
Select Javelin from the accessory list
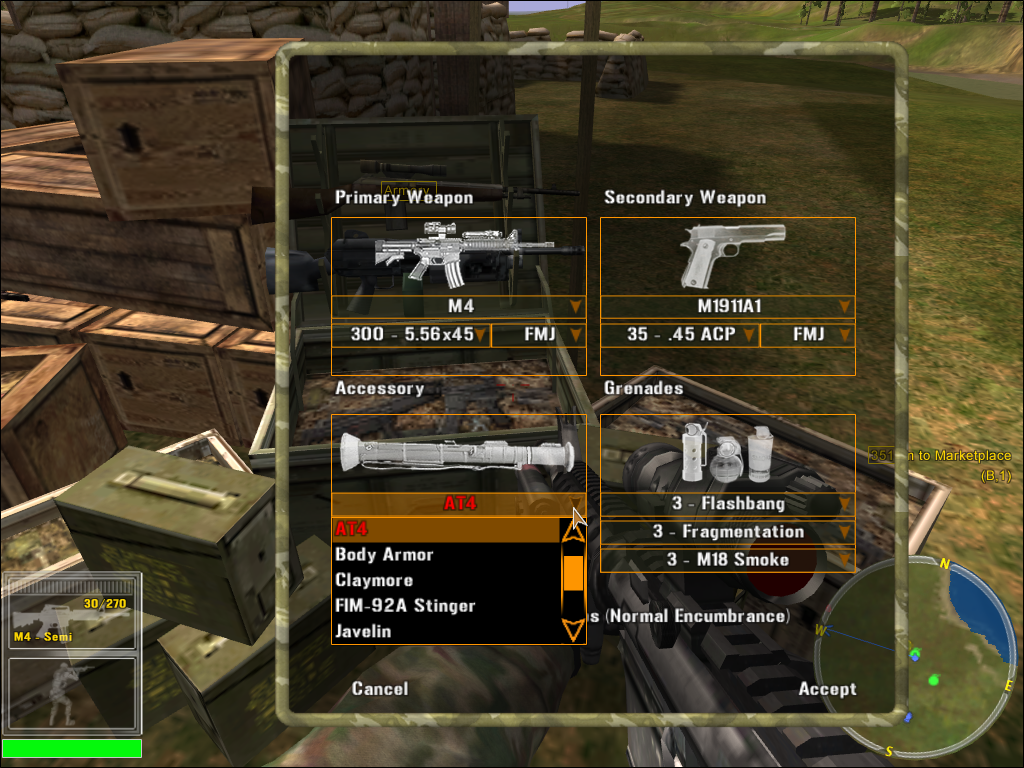tap(363, 632)
